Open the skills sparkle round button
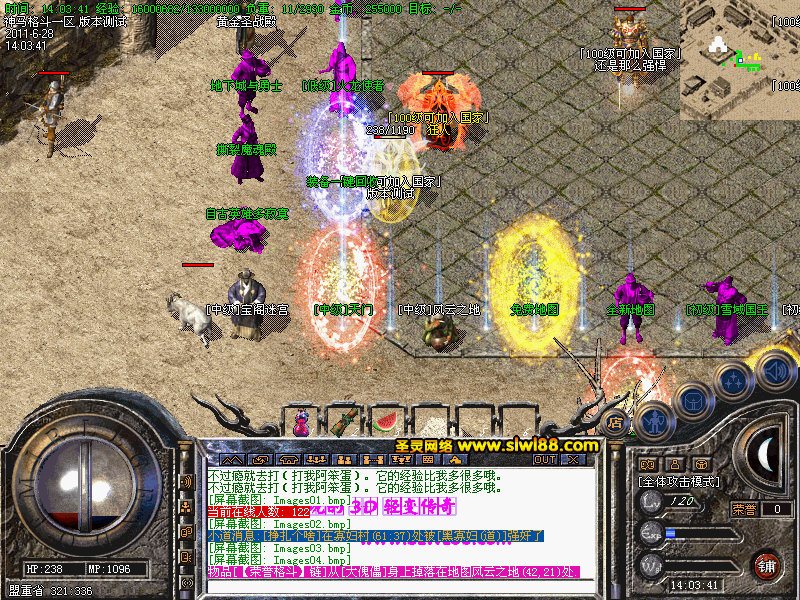Screen dimensions: 800x600 coord(735,381)
